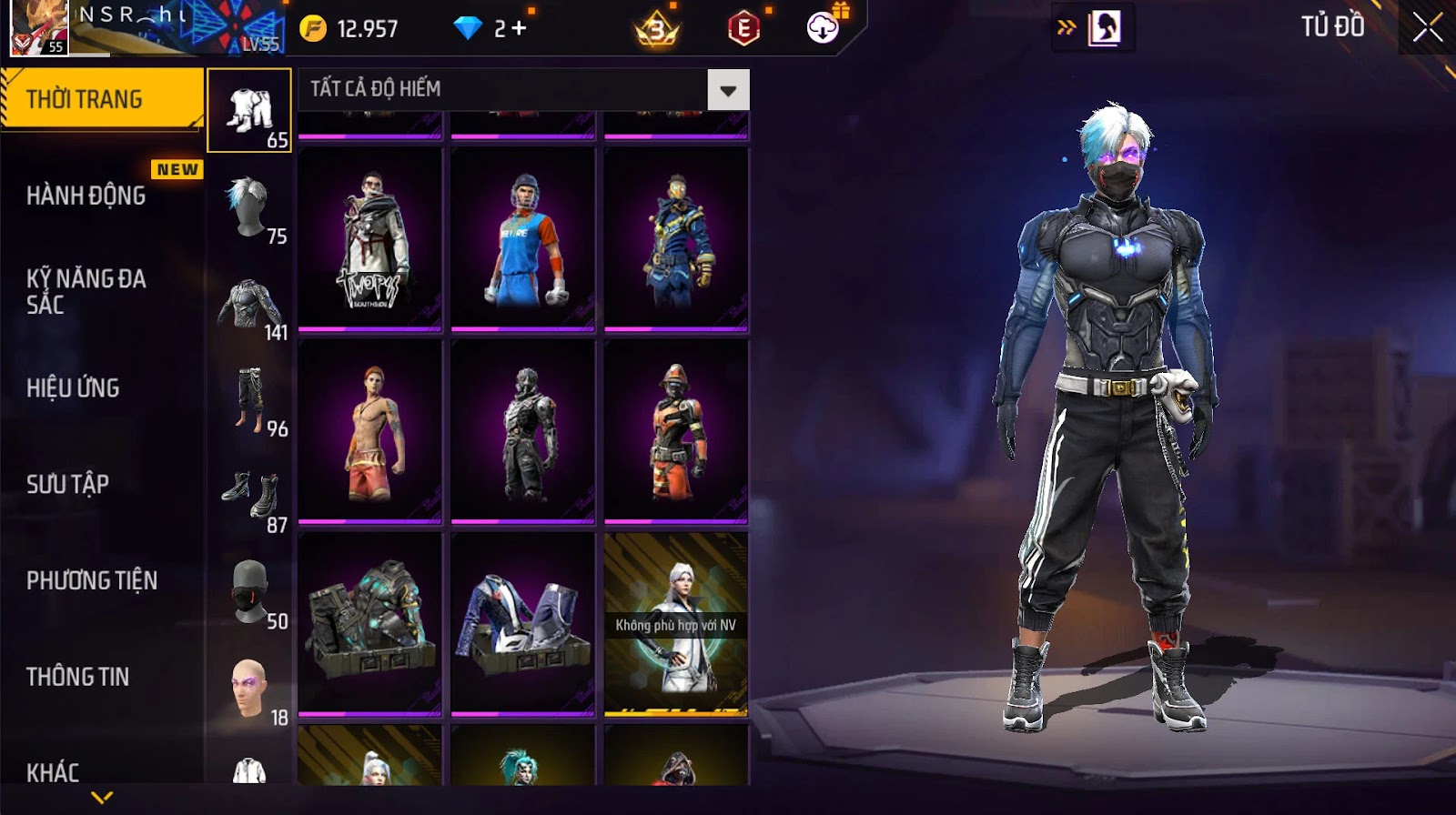Screen dimensions: 1456x815
Task: Show the Thông Tin section
Action: click(77, 677)
